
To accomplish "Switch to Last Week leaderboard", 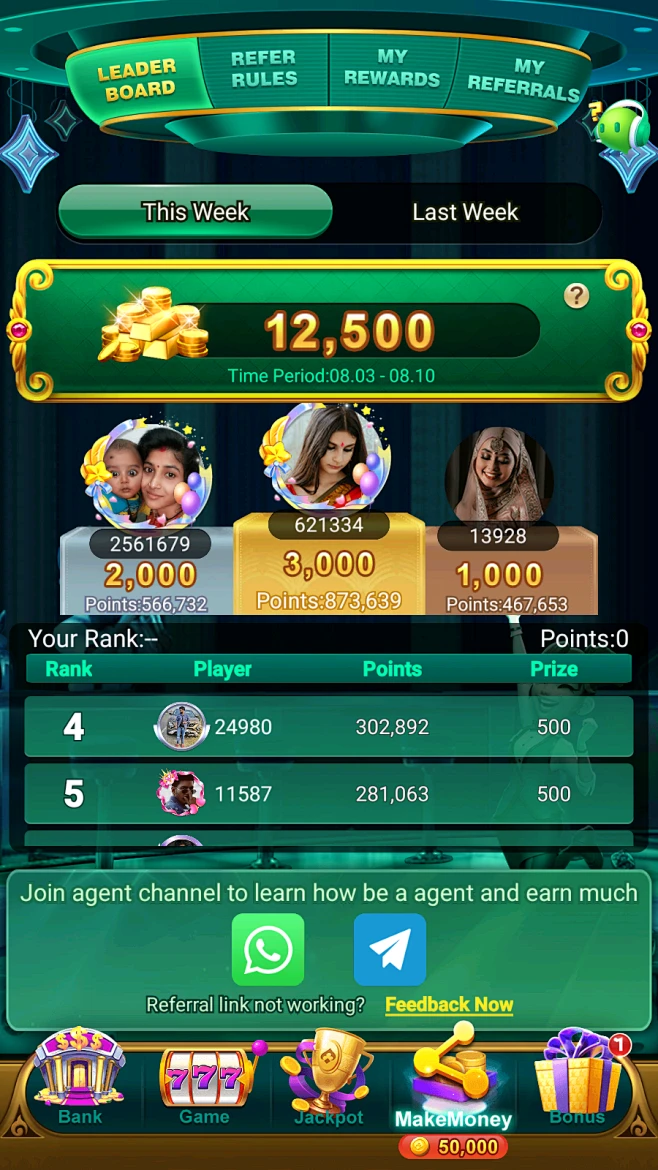I will tap(465, 212).
